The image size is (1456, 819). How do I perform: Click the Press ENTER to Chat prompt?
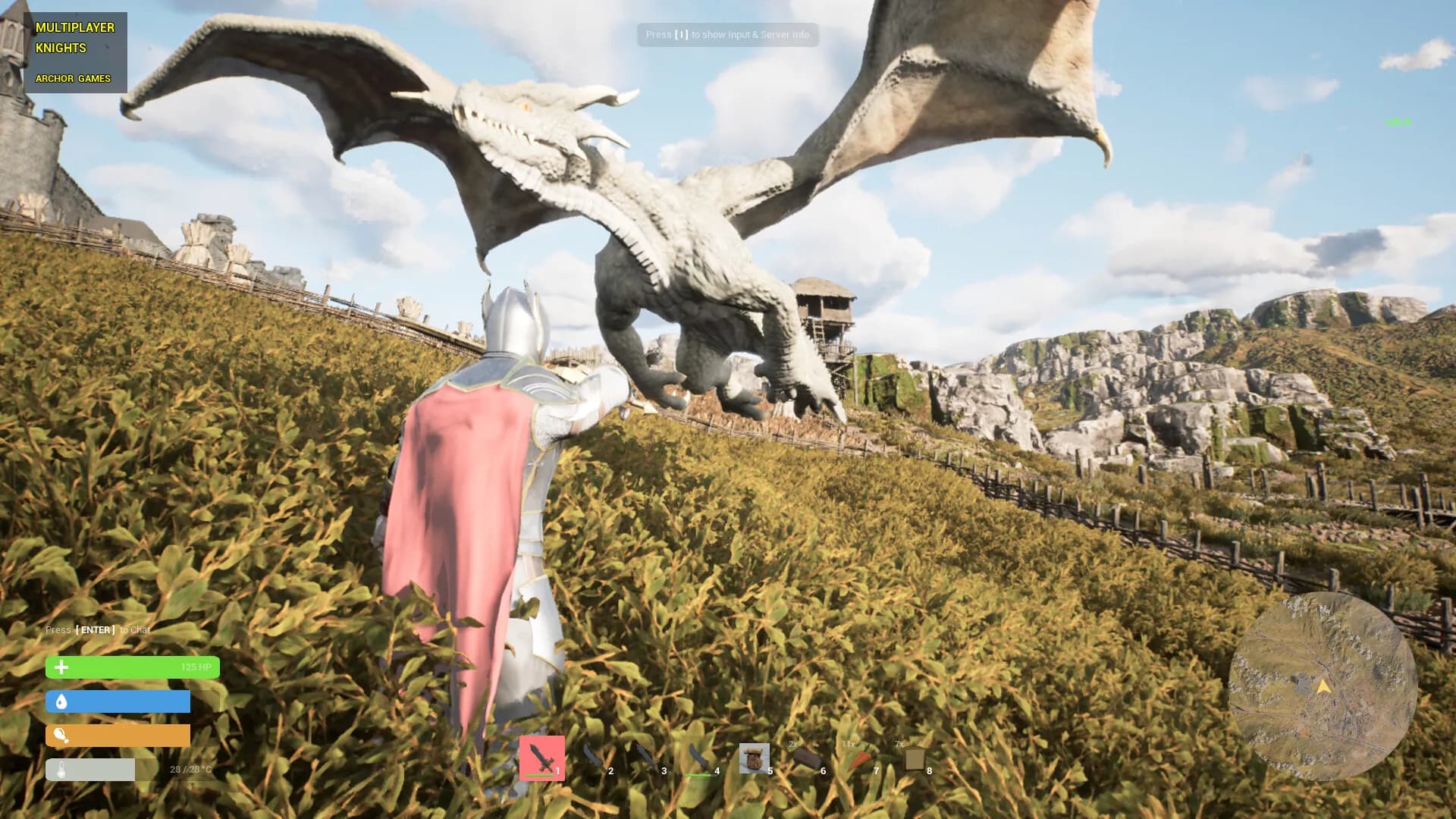[x=99, y=629]
